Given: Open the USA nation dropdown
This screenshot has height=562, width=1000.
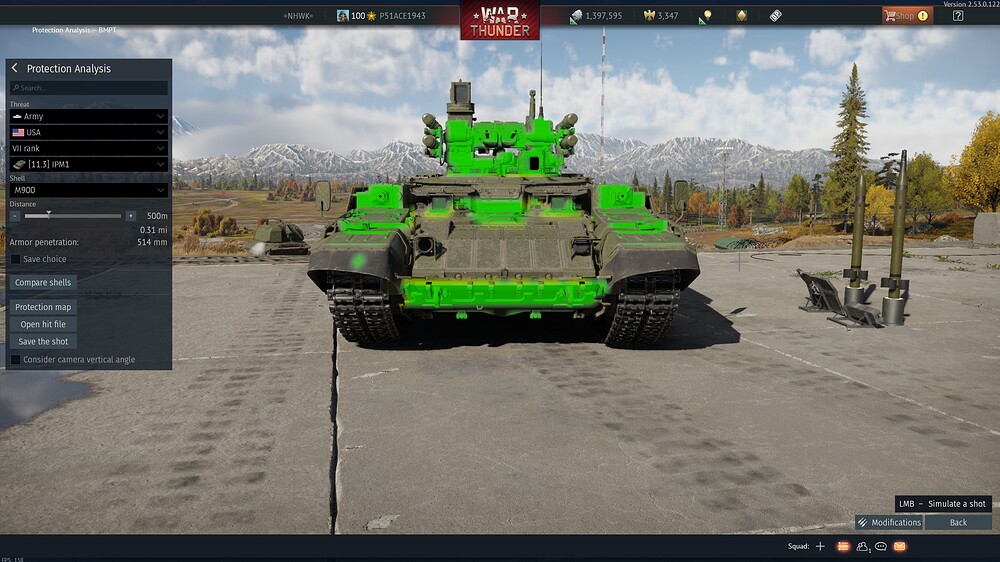Looking at the screenshot, I should tap(89, 132).
